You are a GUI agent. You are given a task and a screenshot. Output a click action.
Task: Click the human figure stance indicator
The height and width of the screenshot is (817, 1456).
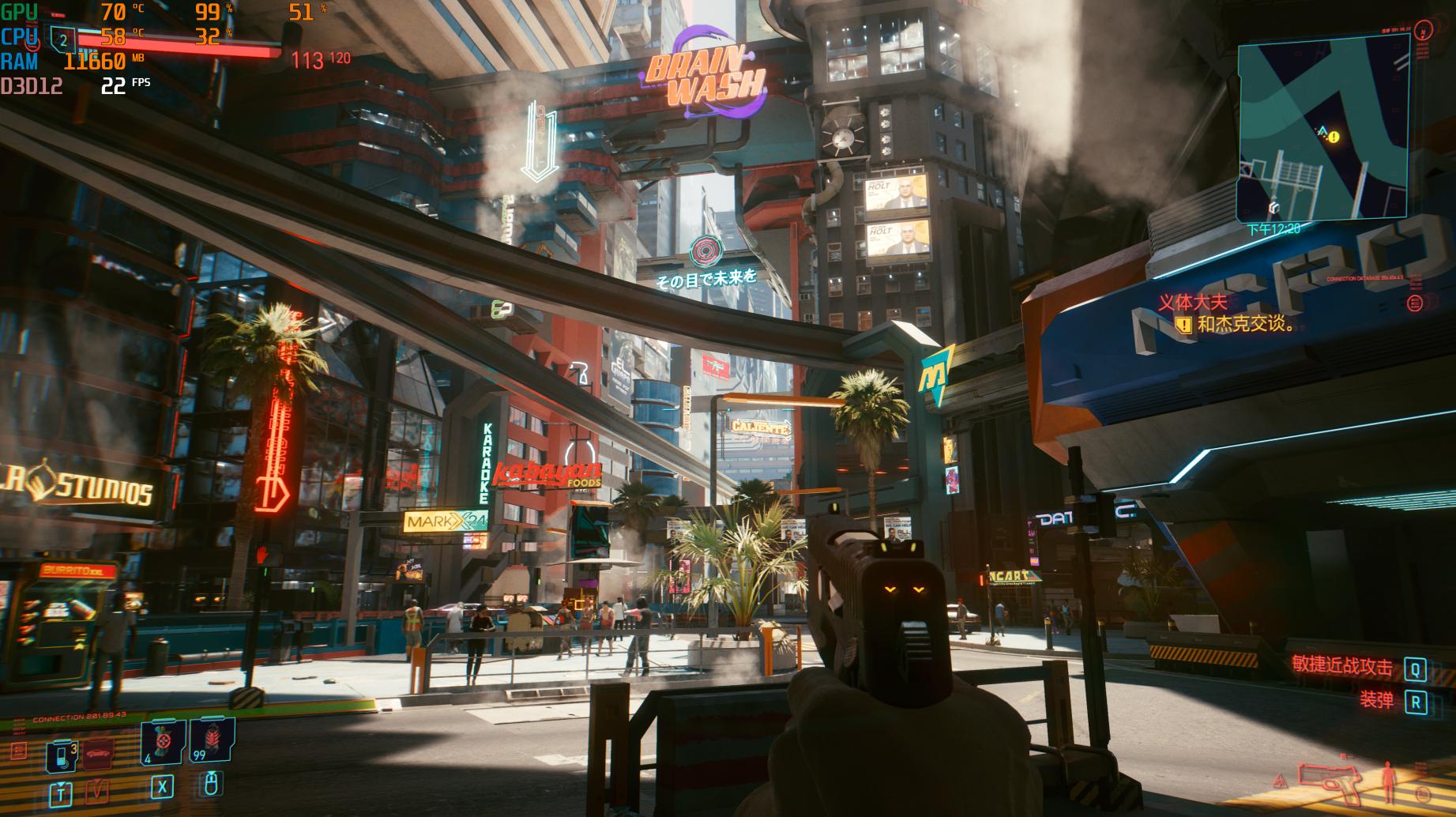[1389, 782]
